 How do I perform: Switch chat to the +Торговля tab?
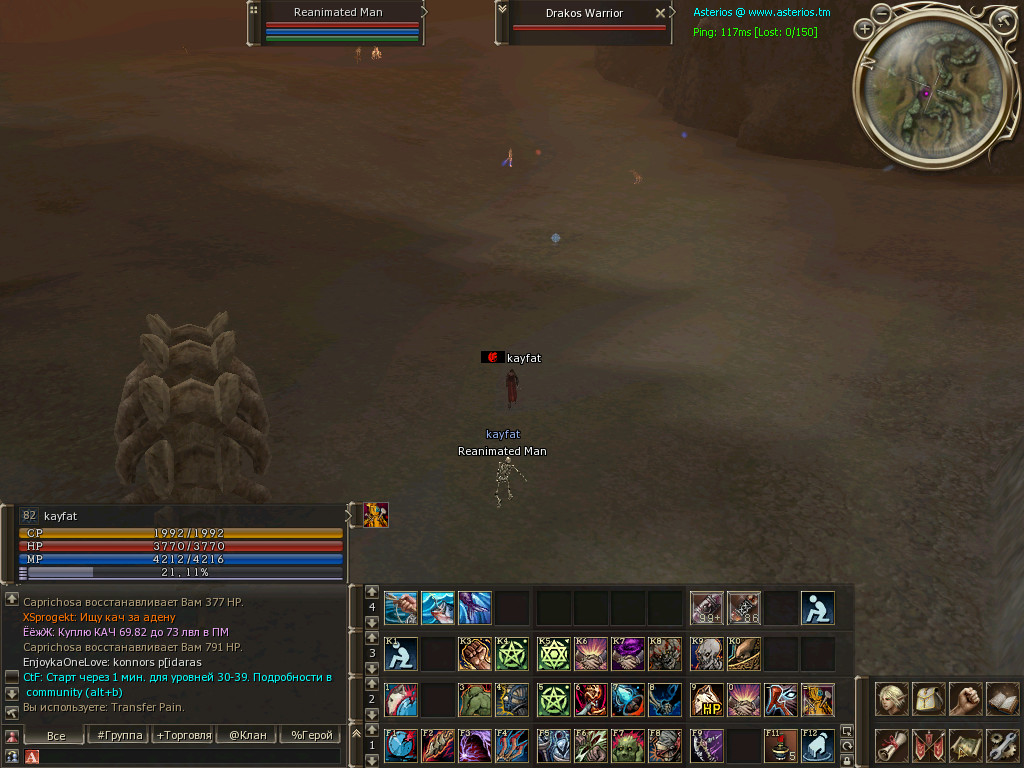tap(184, 735)
